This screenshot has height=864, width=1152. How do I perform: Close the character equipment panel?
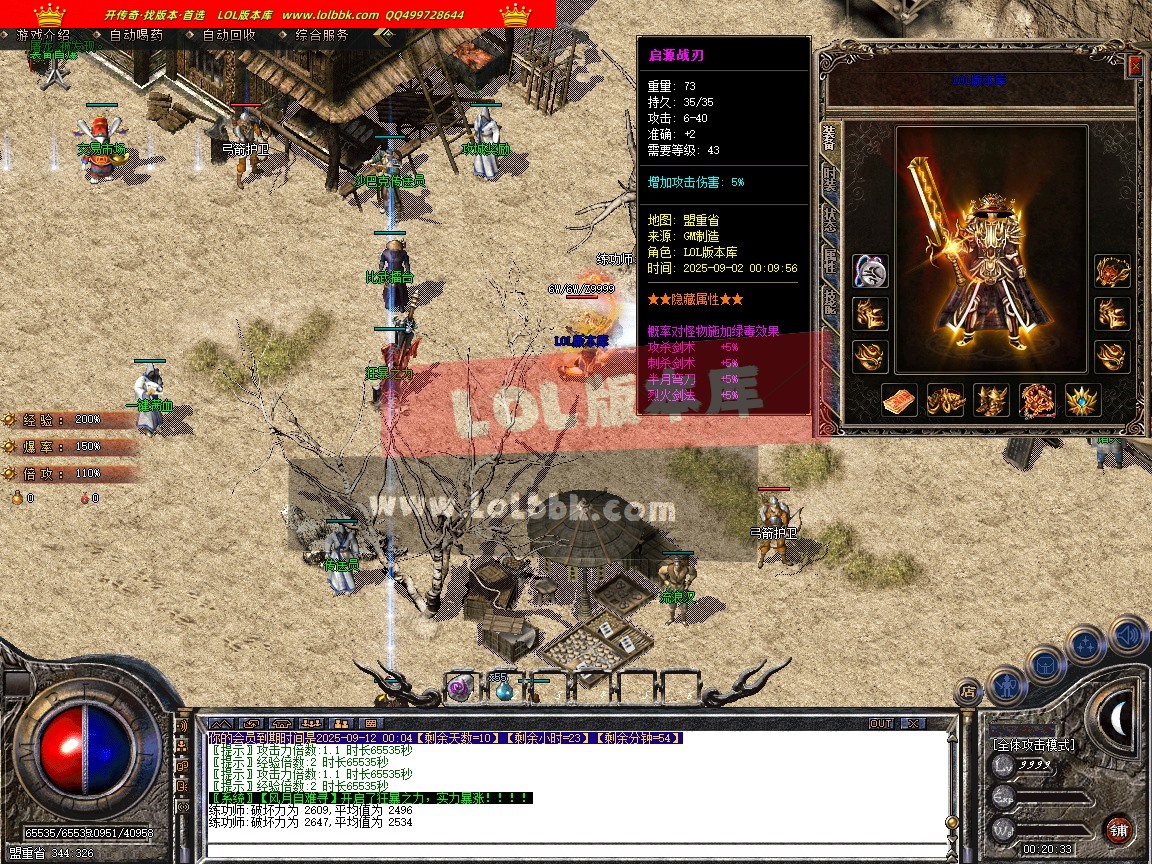tap(1134, 66)
